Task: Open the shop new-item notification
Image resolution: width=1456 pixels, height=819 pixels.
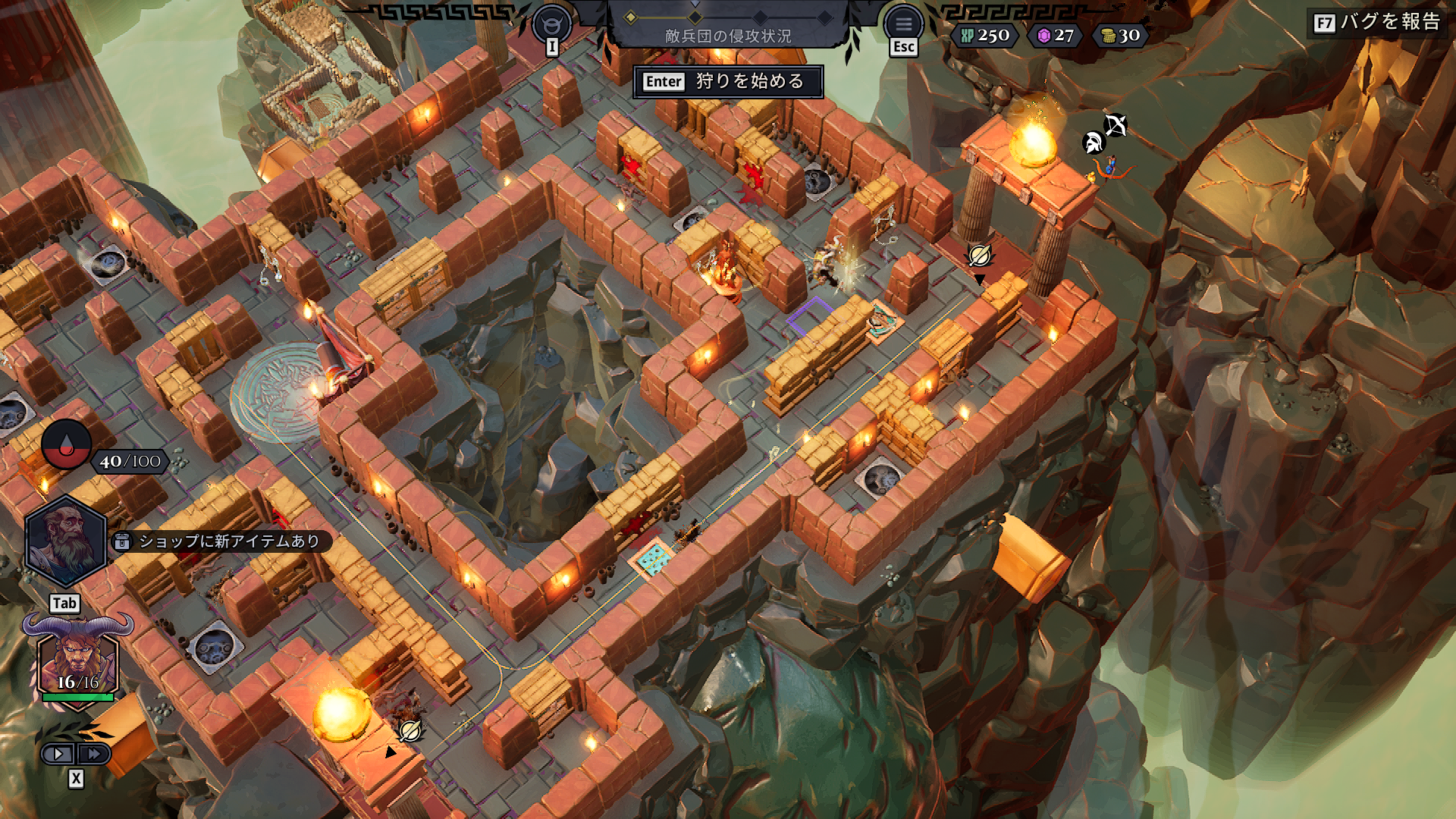Action: (221, 541)
